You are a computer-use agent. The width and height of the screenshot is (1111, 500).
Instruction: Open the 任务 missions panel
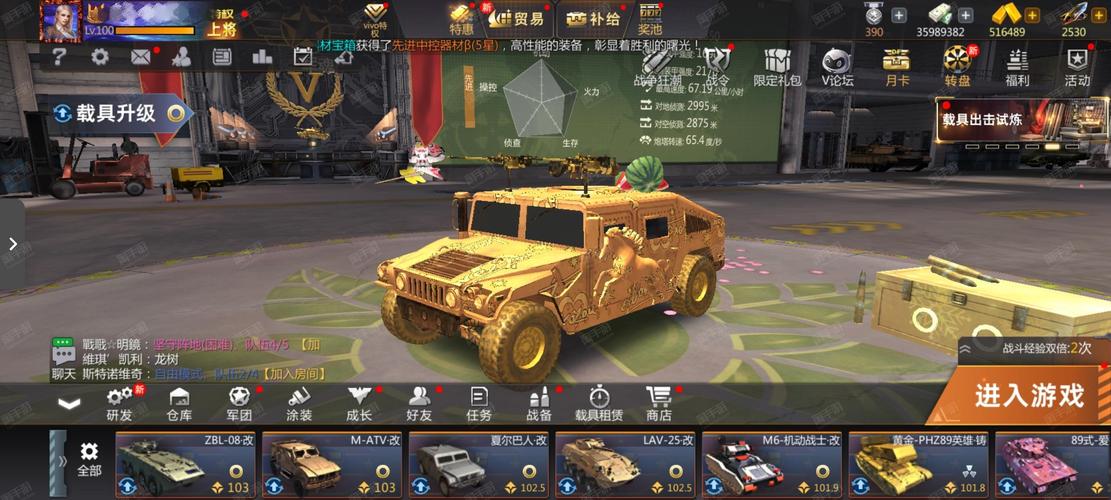point(479,403)
